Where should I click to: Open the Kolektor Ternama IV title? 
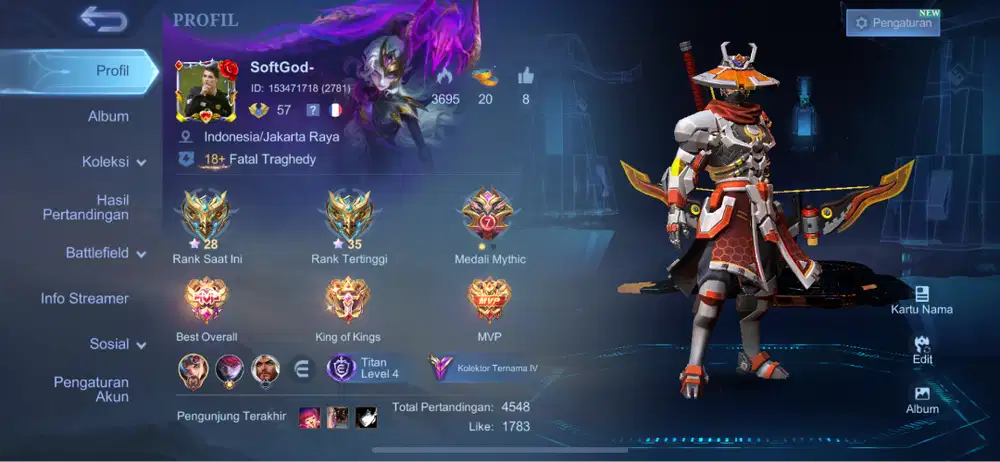coord(485,368)
